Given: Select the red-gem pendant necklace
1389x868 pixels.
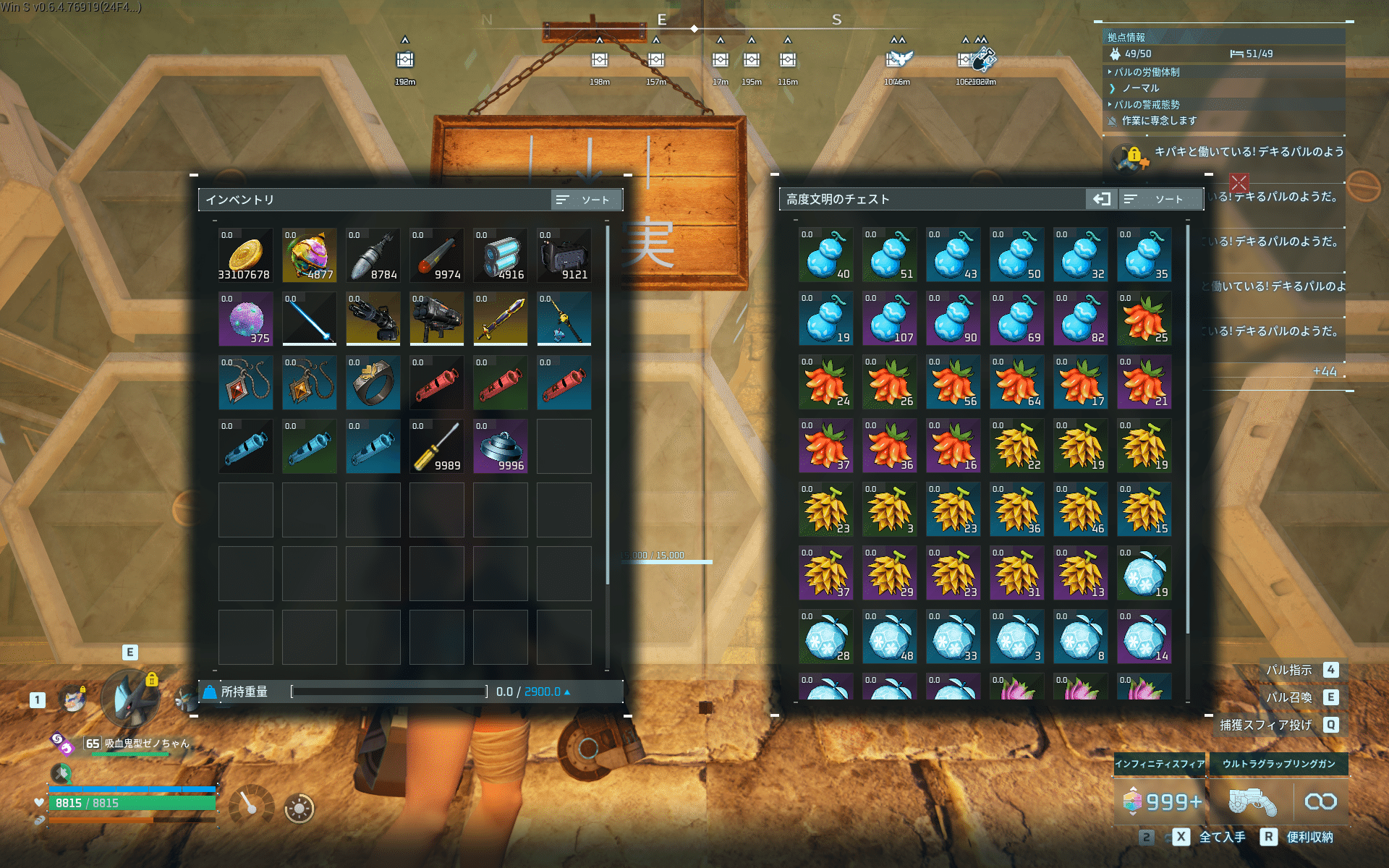Looking at the screenshot, I should [245, 383].
